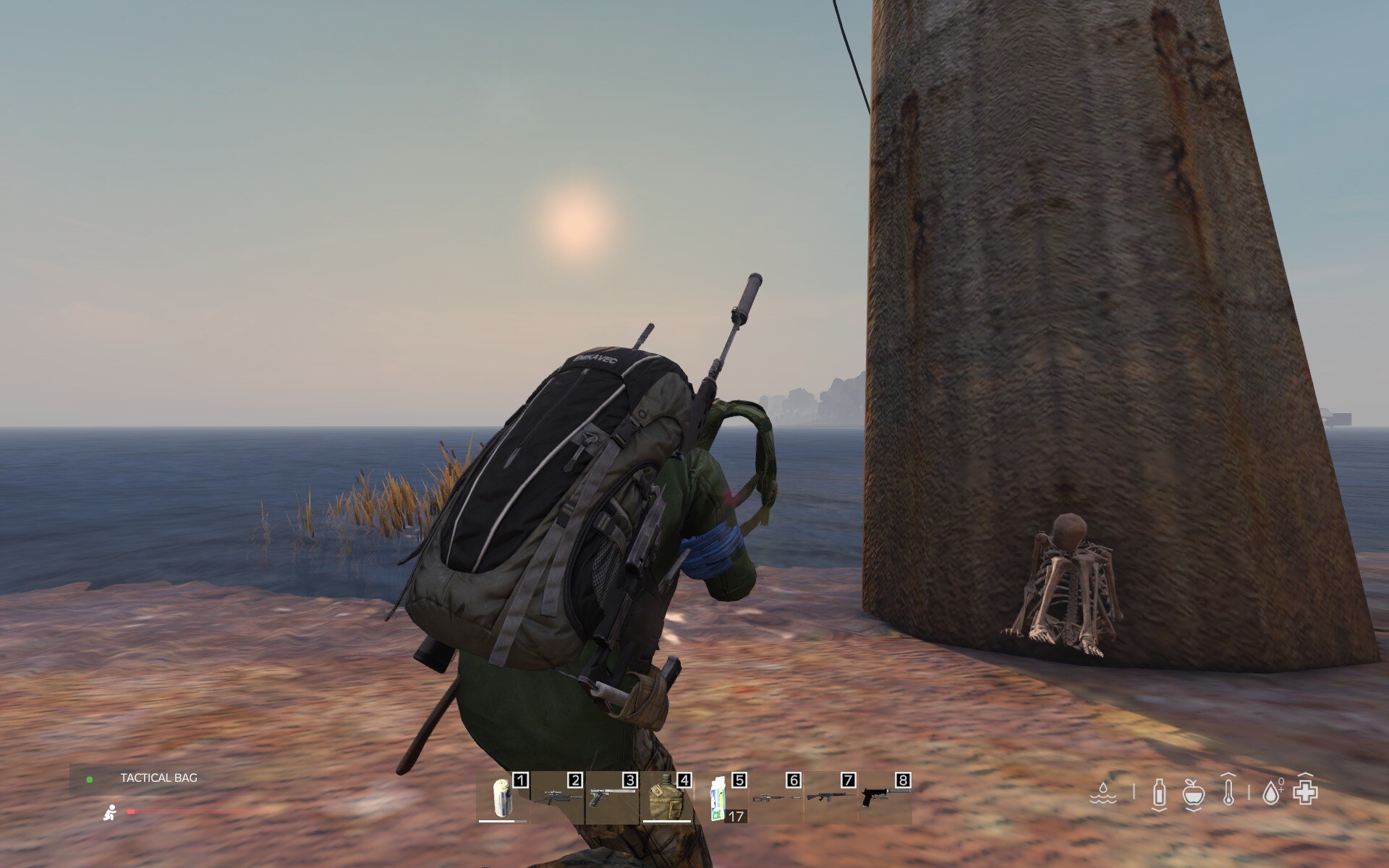Screen dimensions: 1389x868
Task: Select the bandage roll in hotbar slot 1
Action: point(502,799)
